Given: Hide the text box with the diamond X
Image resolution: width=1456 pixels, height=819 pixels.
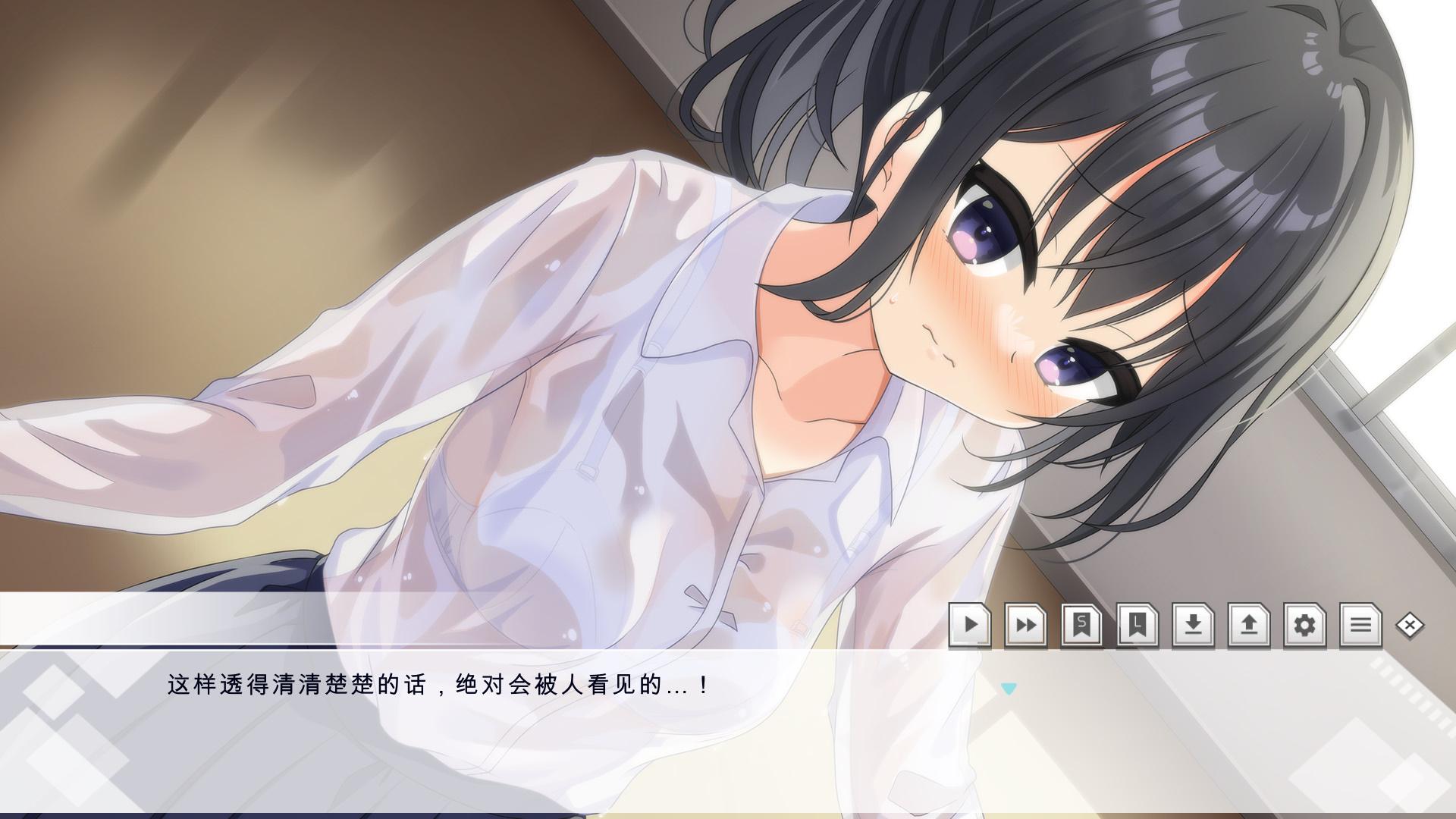Looking at the screenshot, I should click(x=1410, y=626).
